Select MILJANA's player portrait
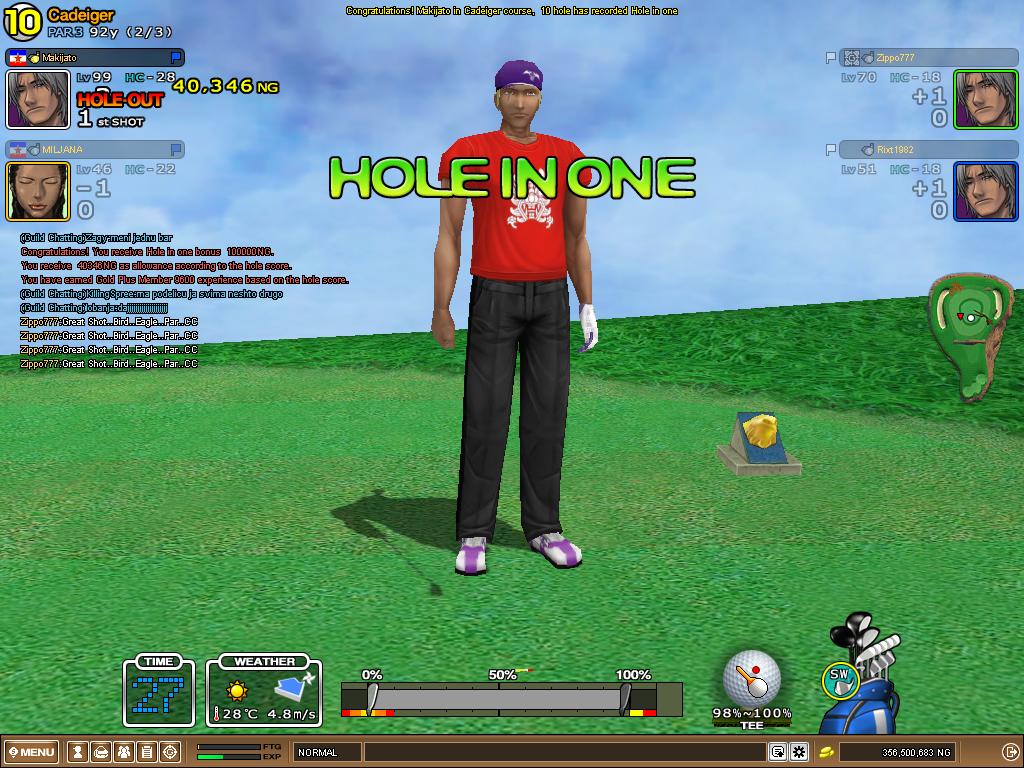This screenshot has height=768, width=1024. 38,191
